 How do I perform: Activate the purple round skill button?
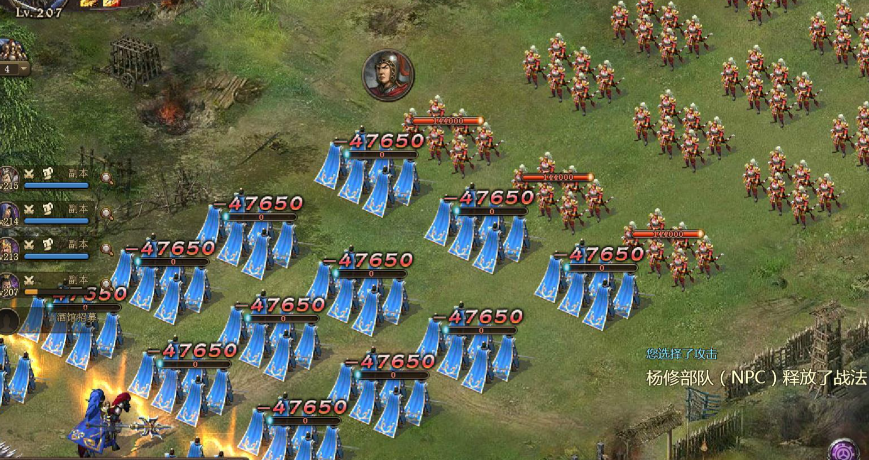click(x=847, y=446)
